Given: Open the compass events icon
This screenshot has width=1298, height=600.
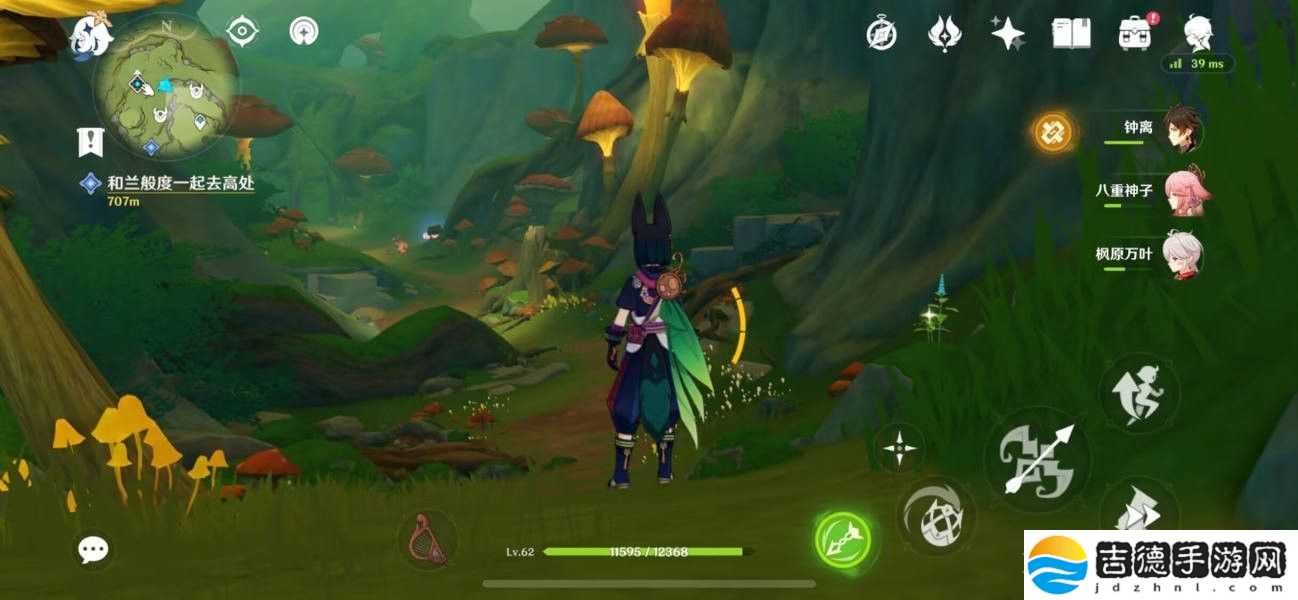Looking at the screenshot, I should (881, 34).
